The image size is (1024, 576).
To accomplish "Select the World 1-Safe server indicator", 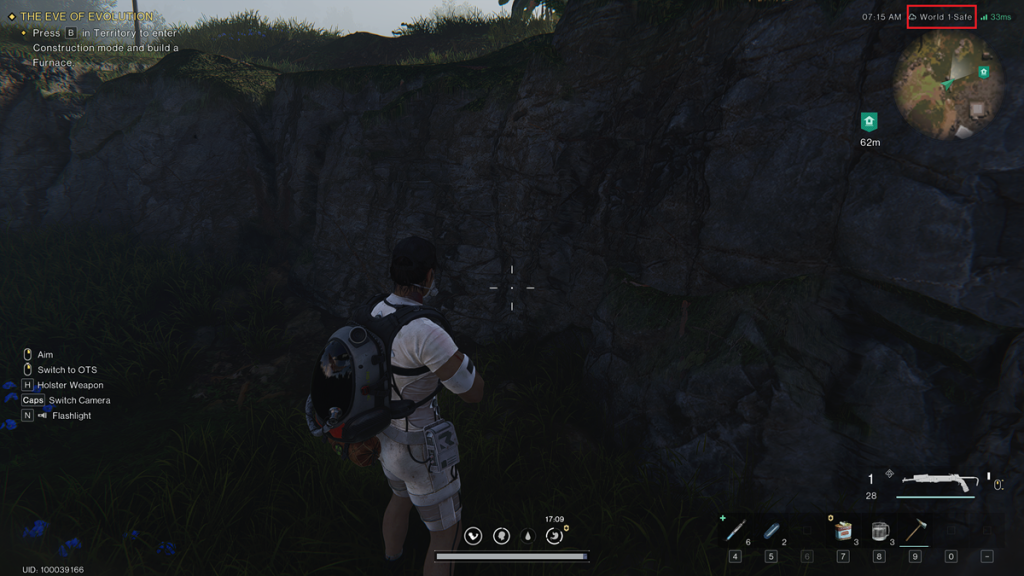I will pyautogui.click(x=941, y=17).
